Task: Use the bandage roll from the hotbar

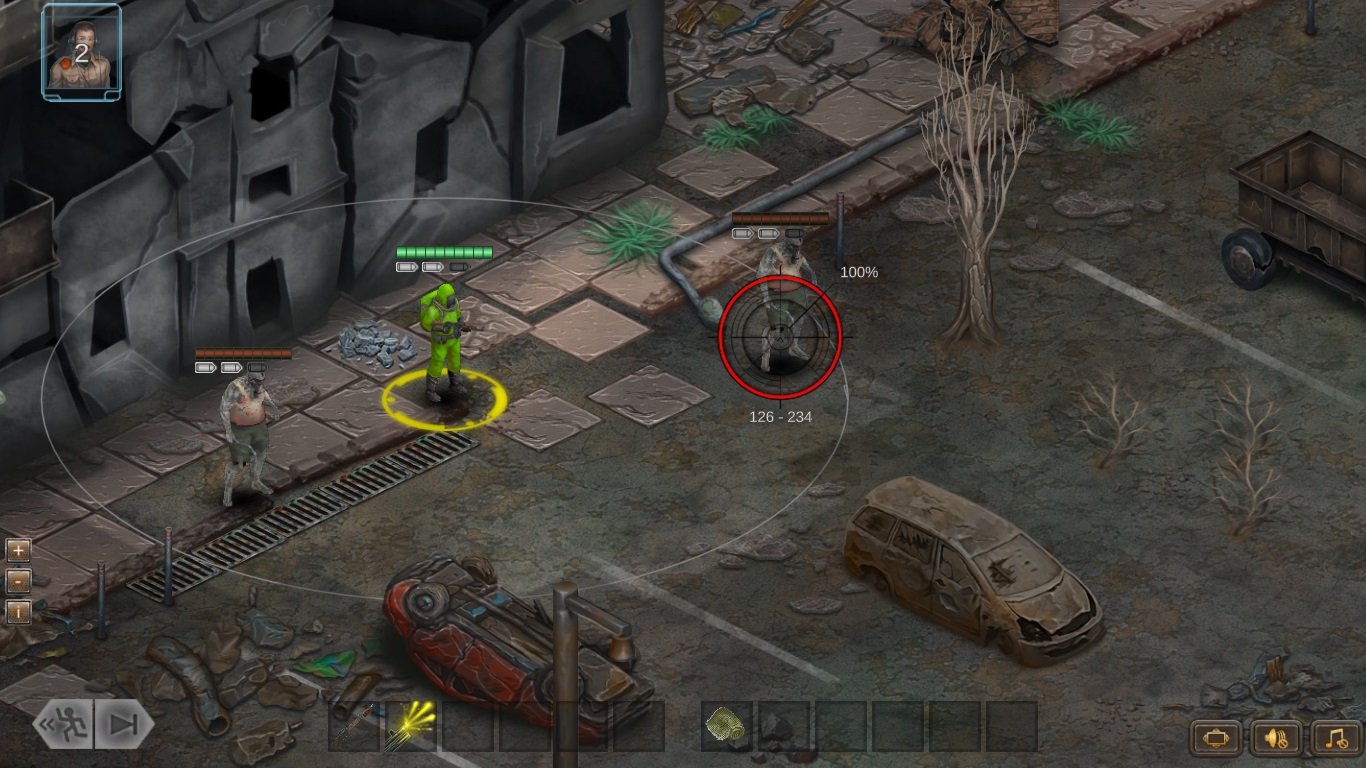Action: (x=727, y=728)
